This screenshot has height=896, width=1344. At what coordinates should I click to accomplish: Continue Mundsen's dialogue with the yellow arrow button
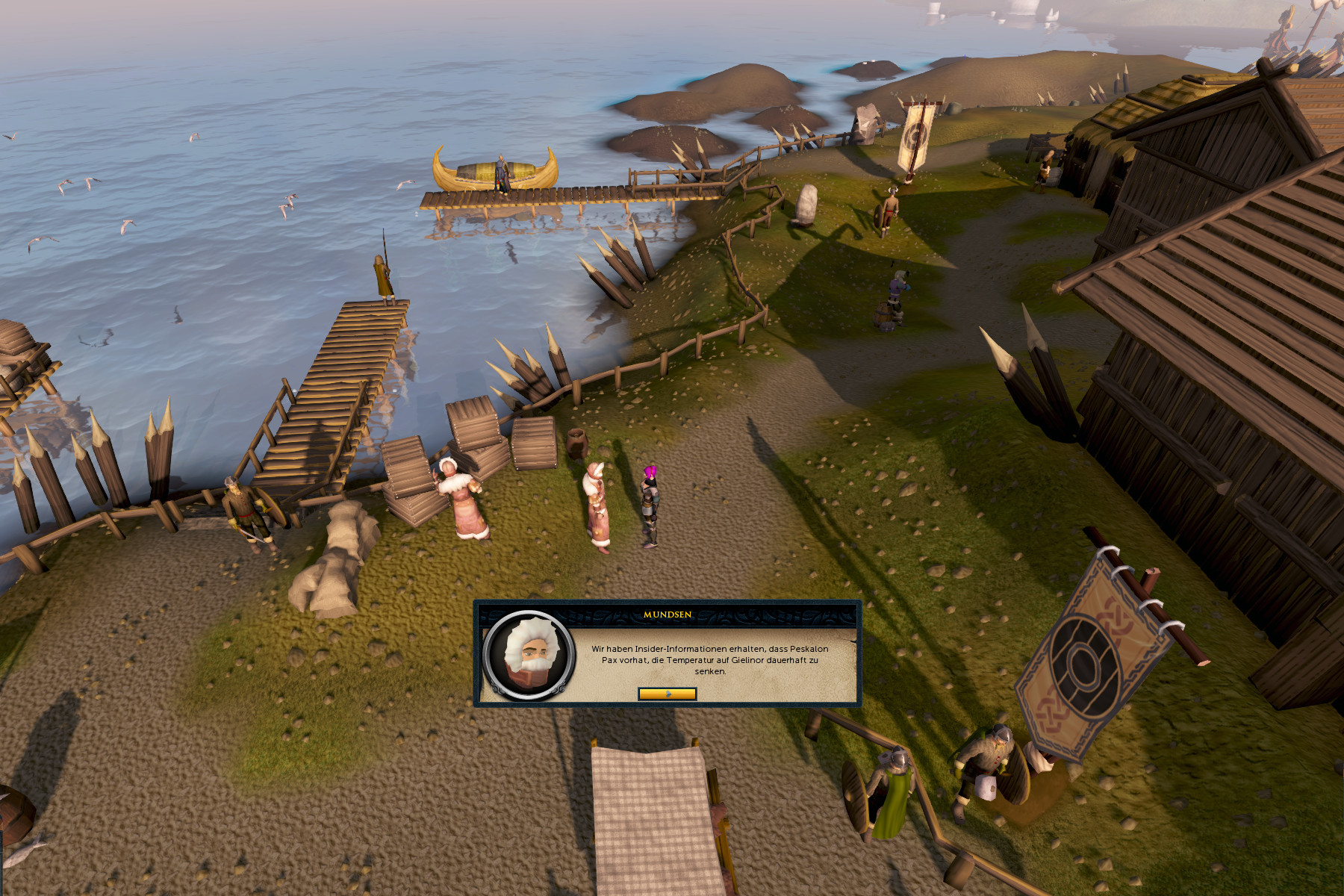[x=667, y=694]
